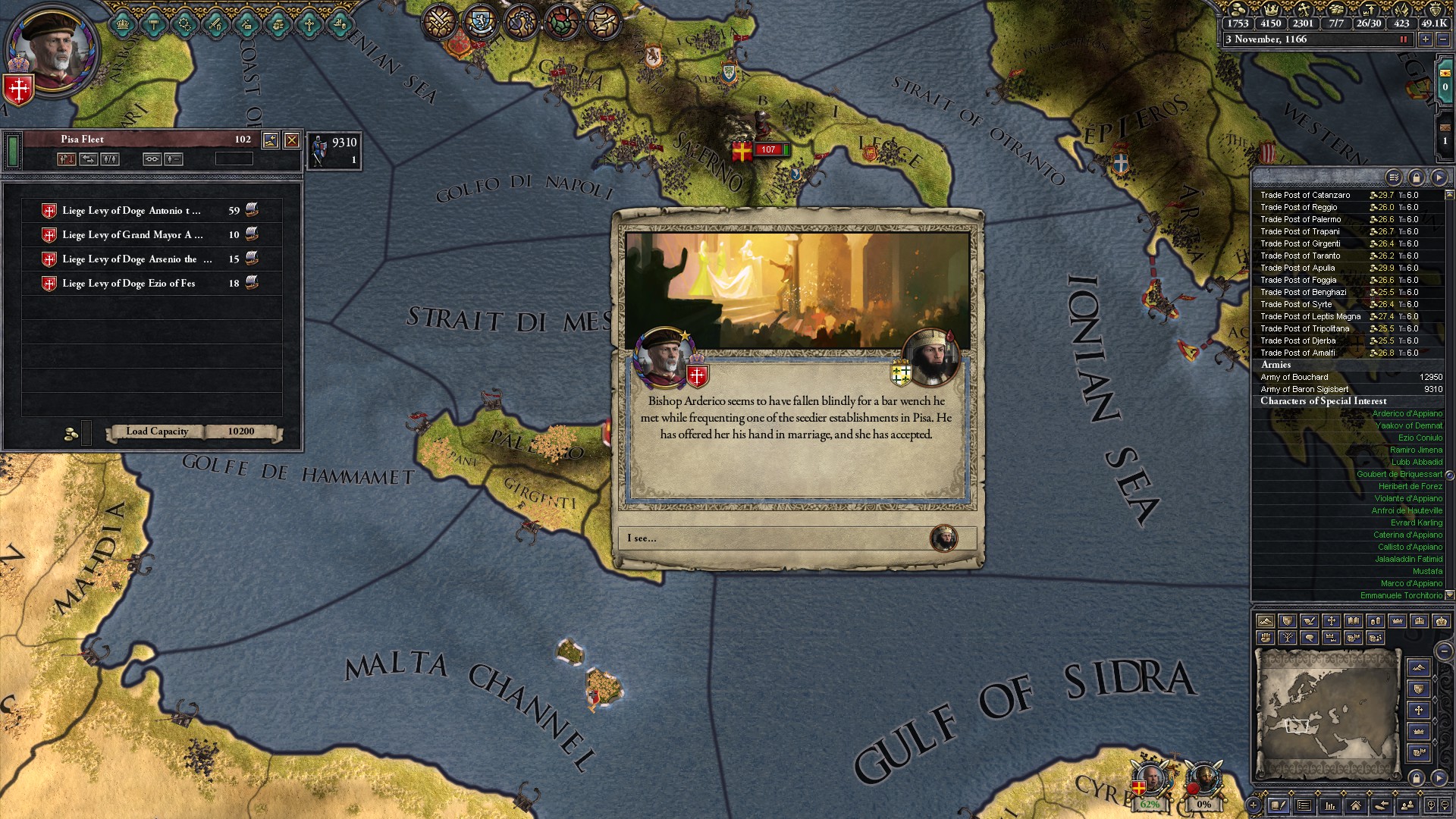Collapse the minimap panel

pos(1443,651)
